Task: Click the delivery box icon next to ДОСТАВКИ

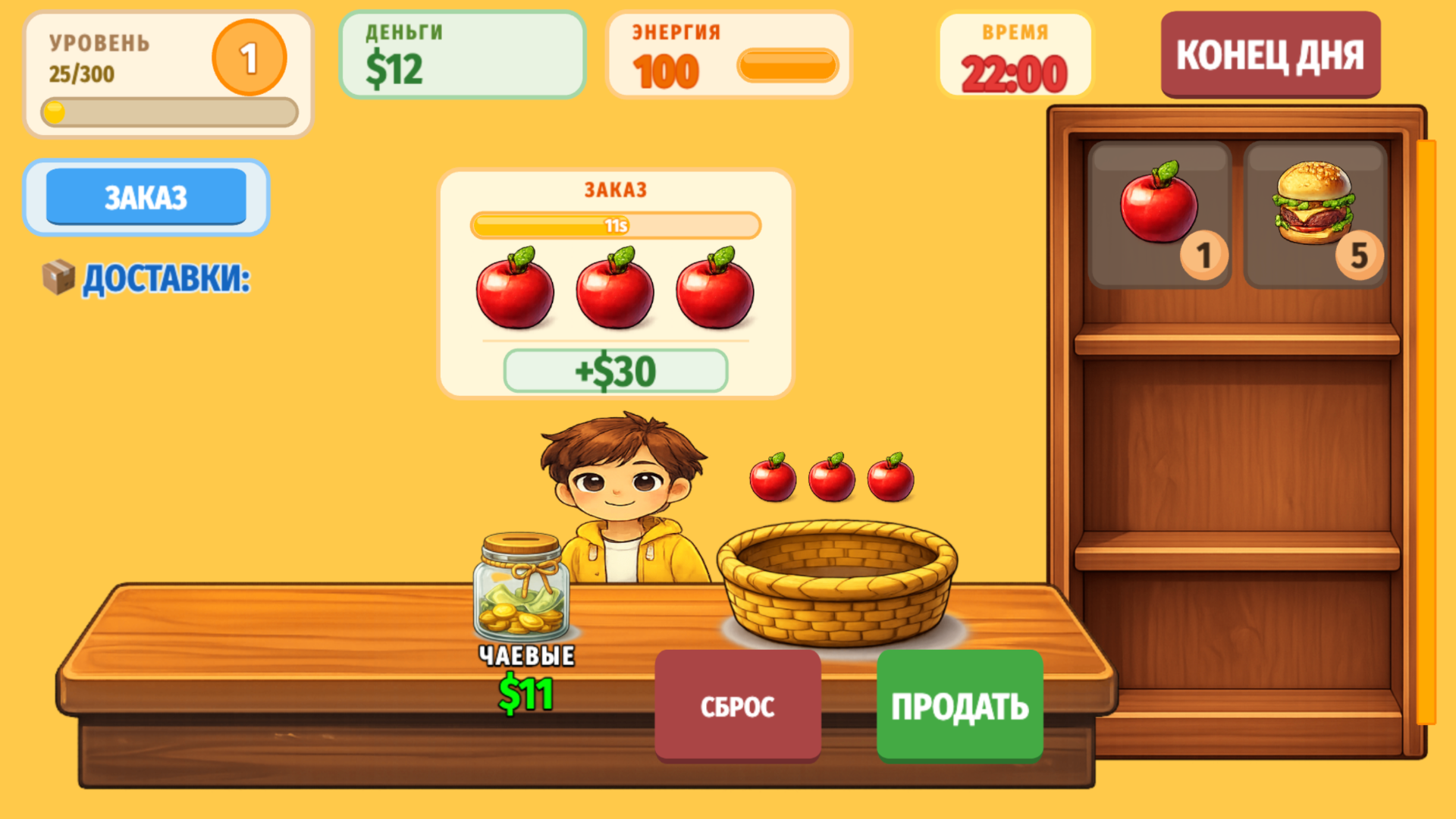Action: [x=58, y=278]
